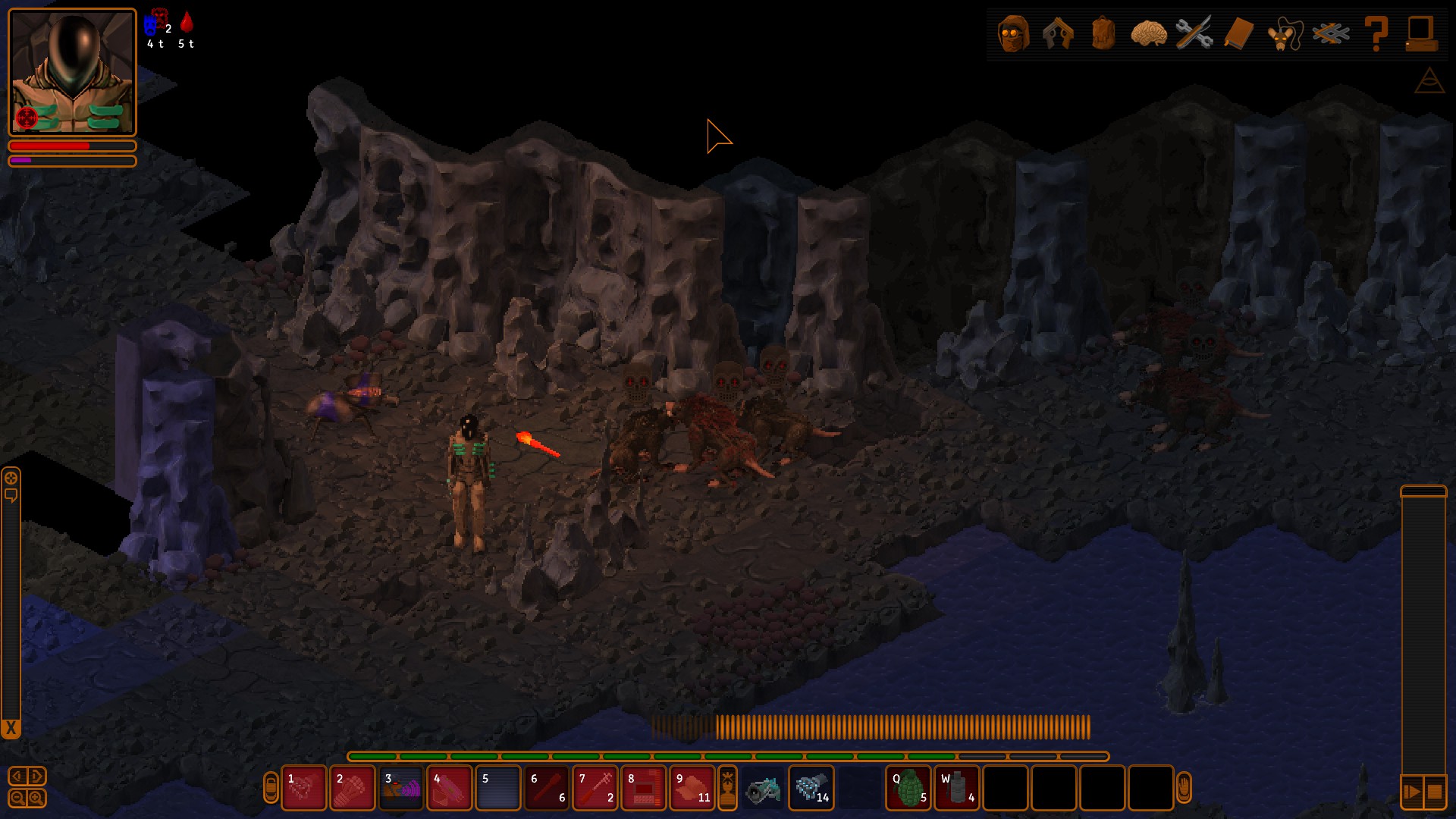
Task: Open the backpack inventory
Action: coord(1103,33)
